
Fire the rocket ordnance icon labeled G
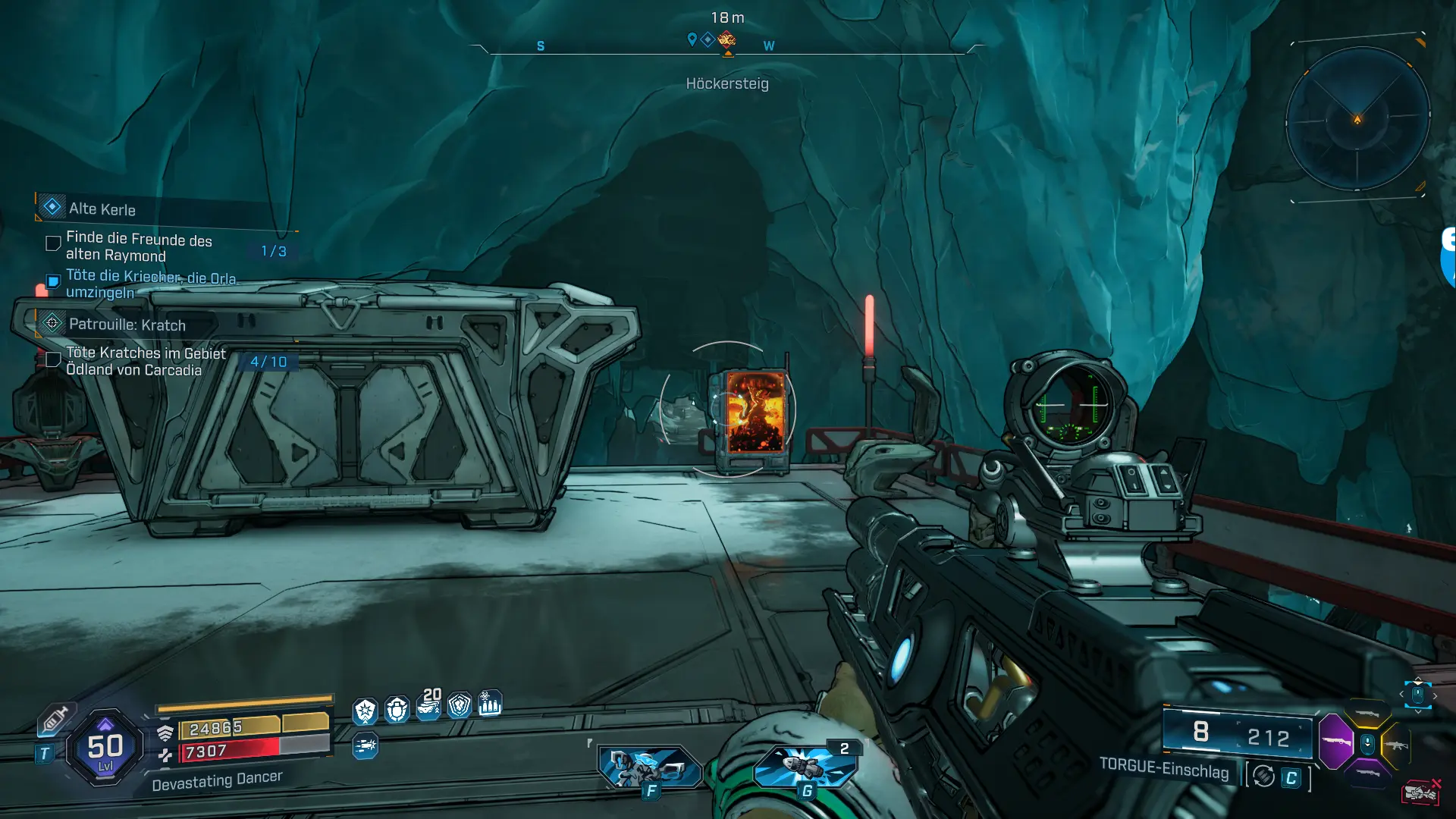click(805, 766)
